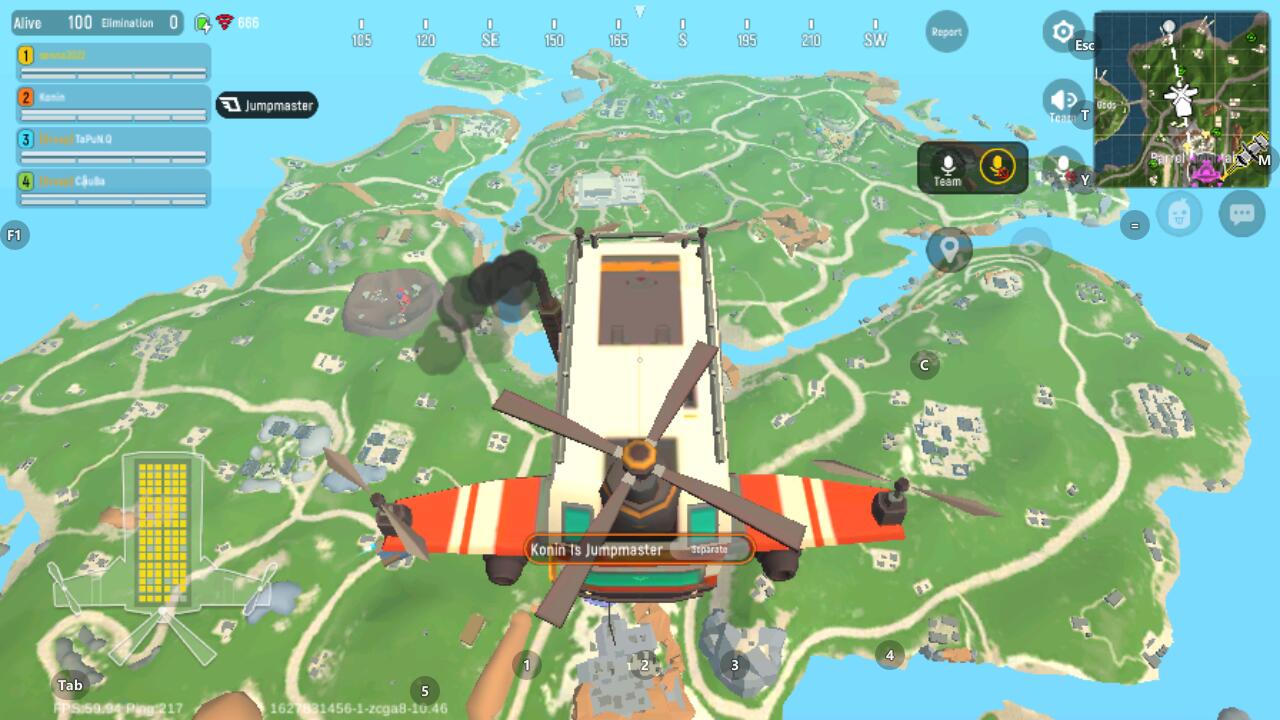The image size is (1280, 720).
Task: Select the Jumpmaster label button
Action: point(267,105)
